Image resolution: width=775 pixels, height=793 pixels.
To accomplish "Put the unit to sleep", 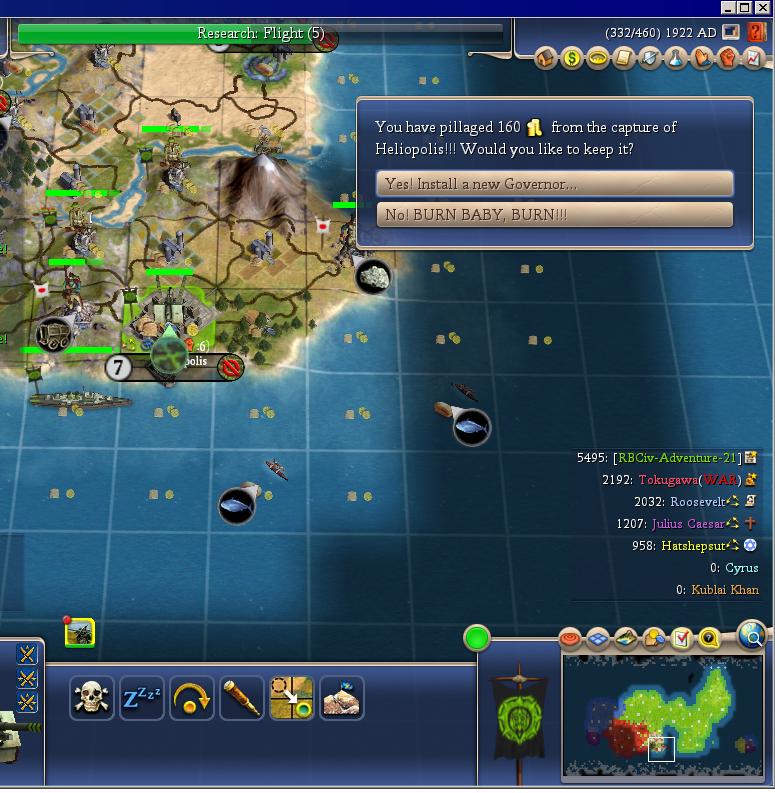I will tap(142, 698).
